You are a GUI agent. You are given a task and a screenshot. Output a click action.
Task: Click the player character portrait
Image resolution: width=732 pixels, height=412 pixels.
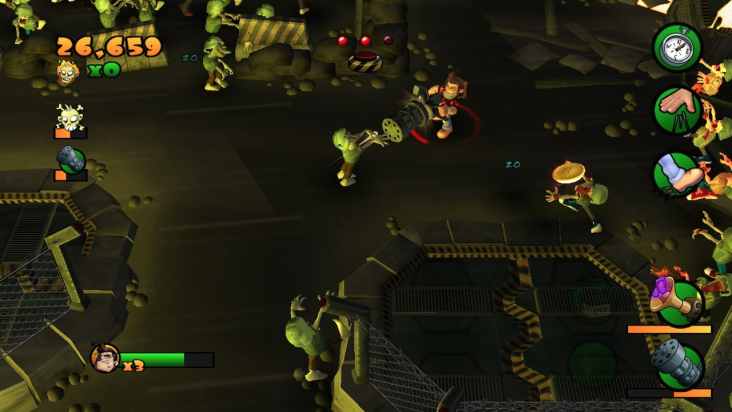104,358
